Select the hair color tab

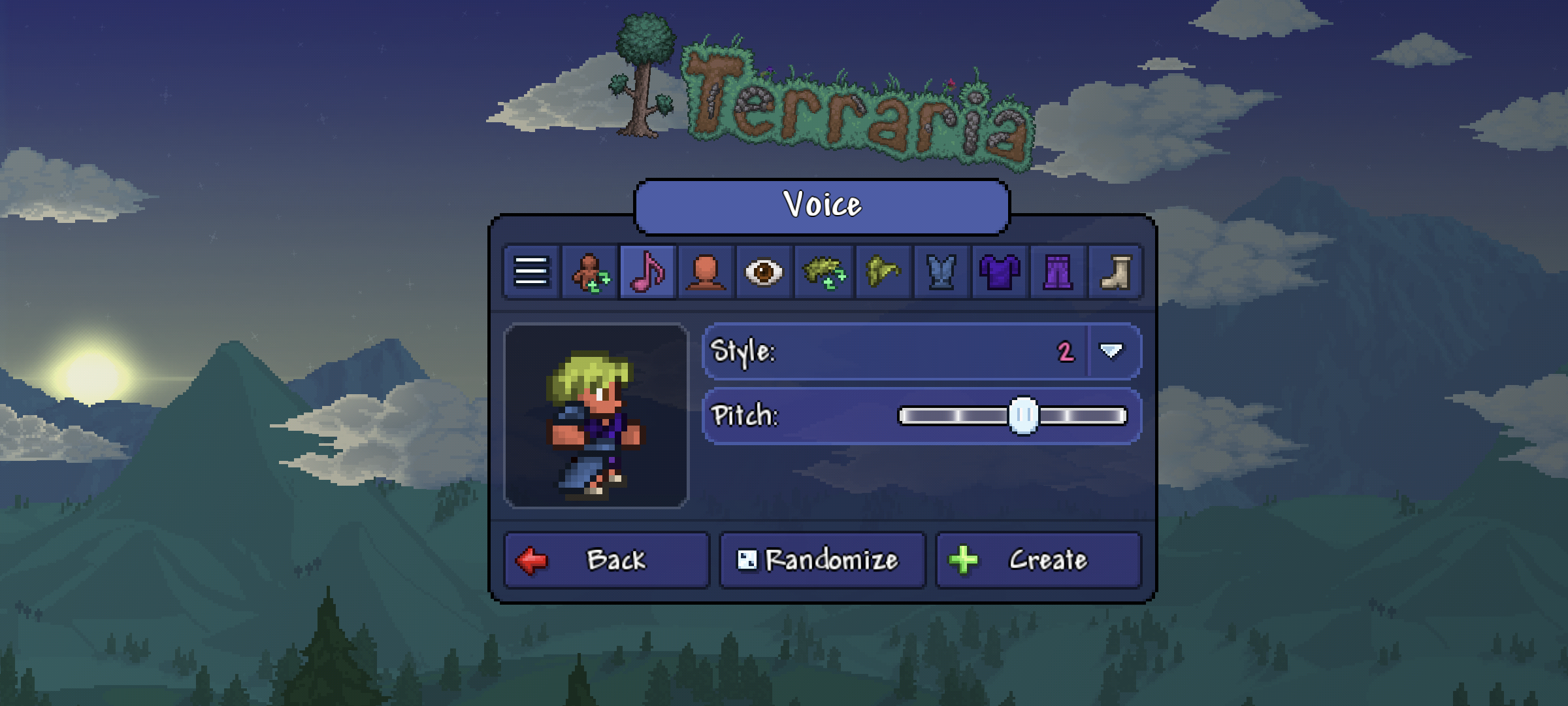(882, 272)
